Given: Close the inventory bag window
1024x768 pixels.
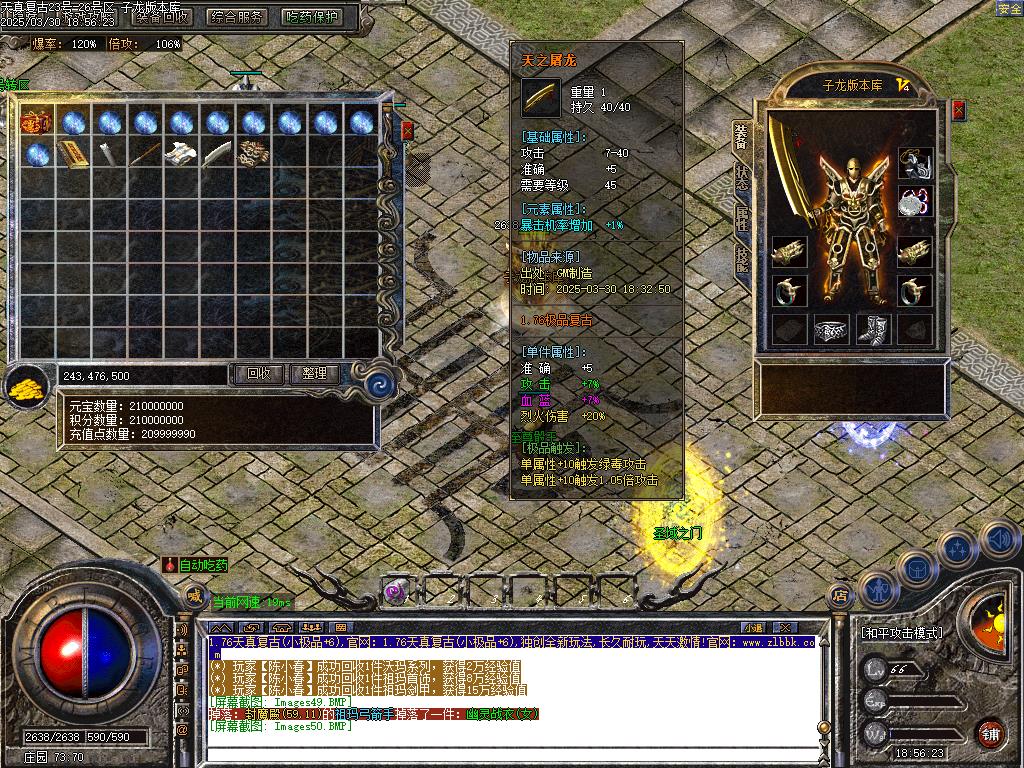Looking at the screenshot, I should click(407, 130).
